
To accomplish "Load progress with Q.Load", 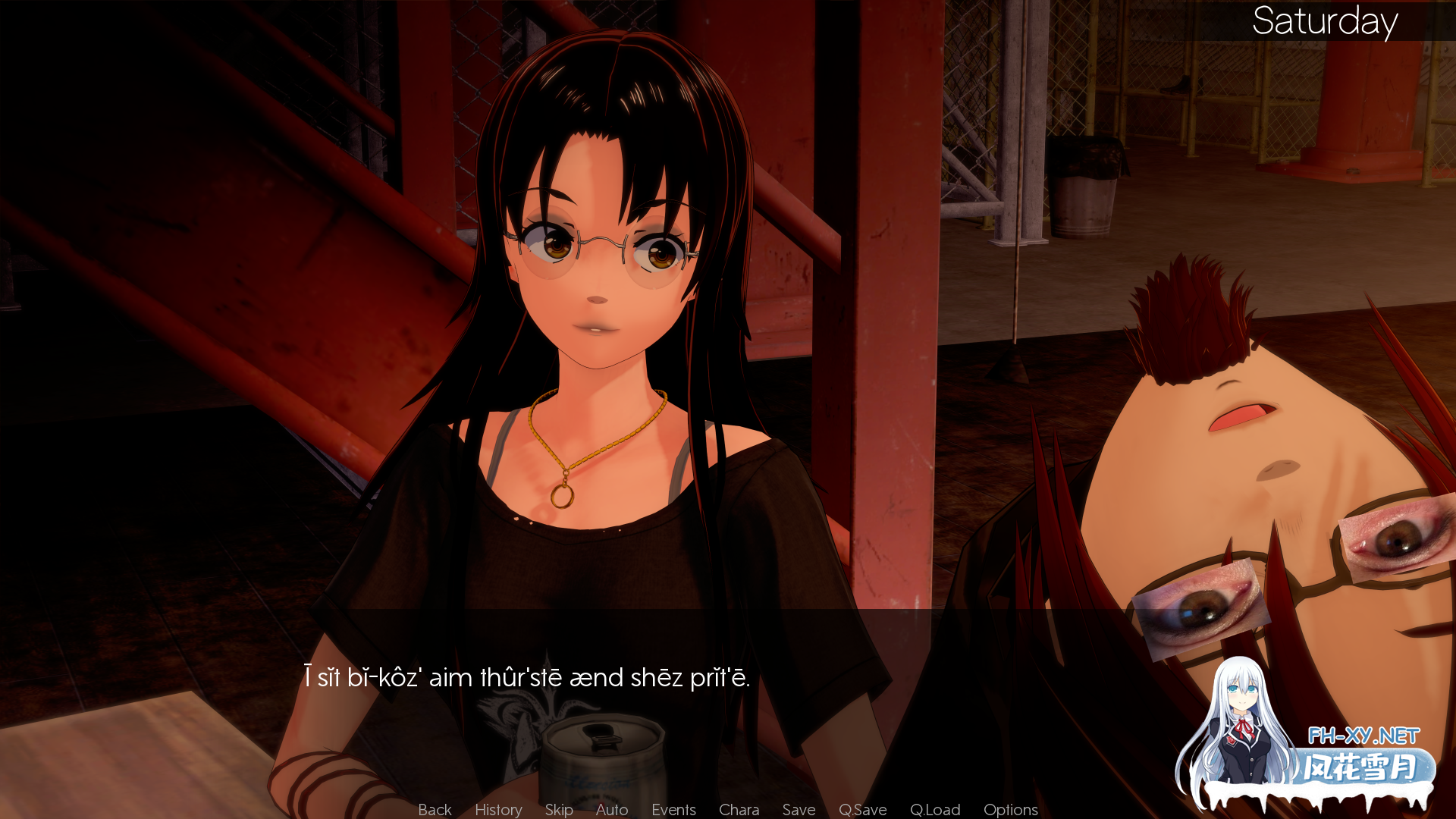I will point(934,809).
